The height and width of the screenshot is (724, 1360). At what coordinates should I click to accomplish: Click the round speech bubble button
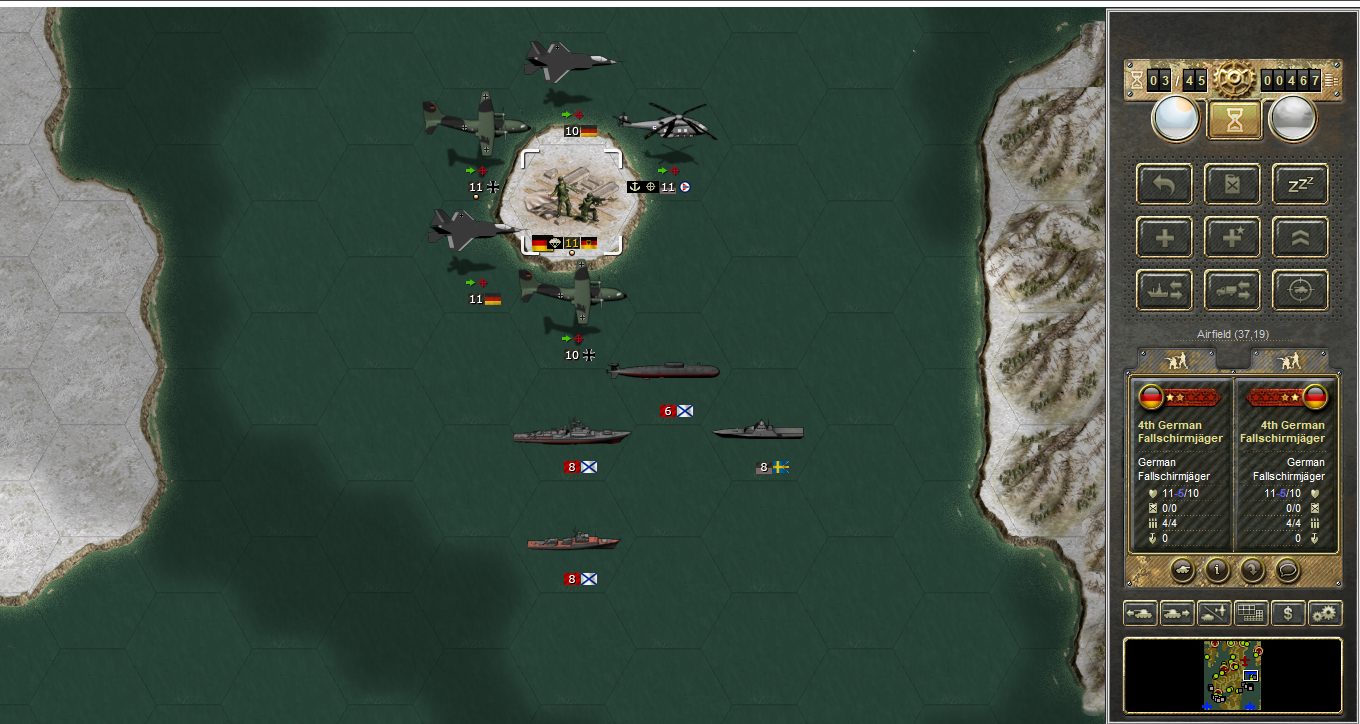click(1287, 570)
